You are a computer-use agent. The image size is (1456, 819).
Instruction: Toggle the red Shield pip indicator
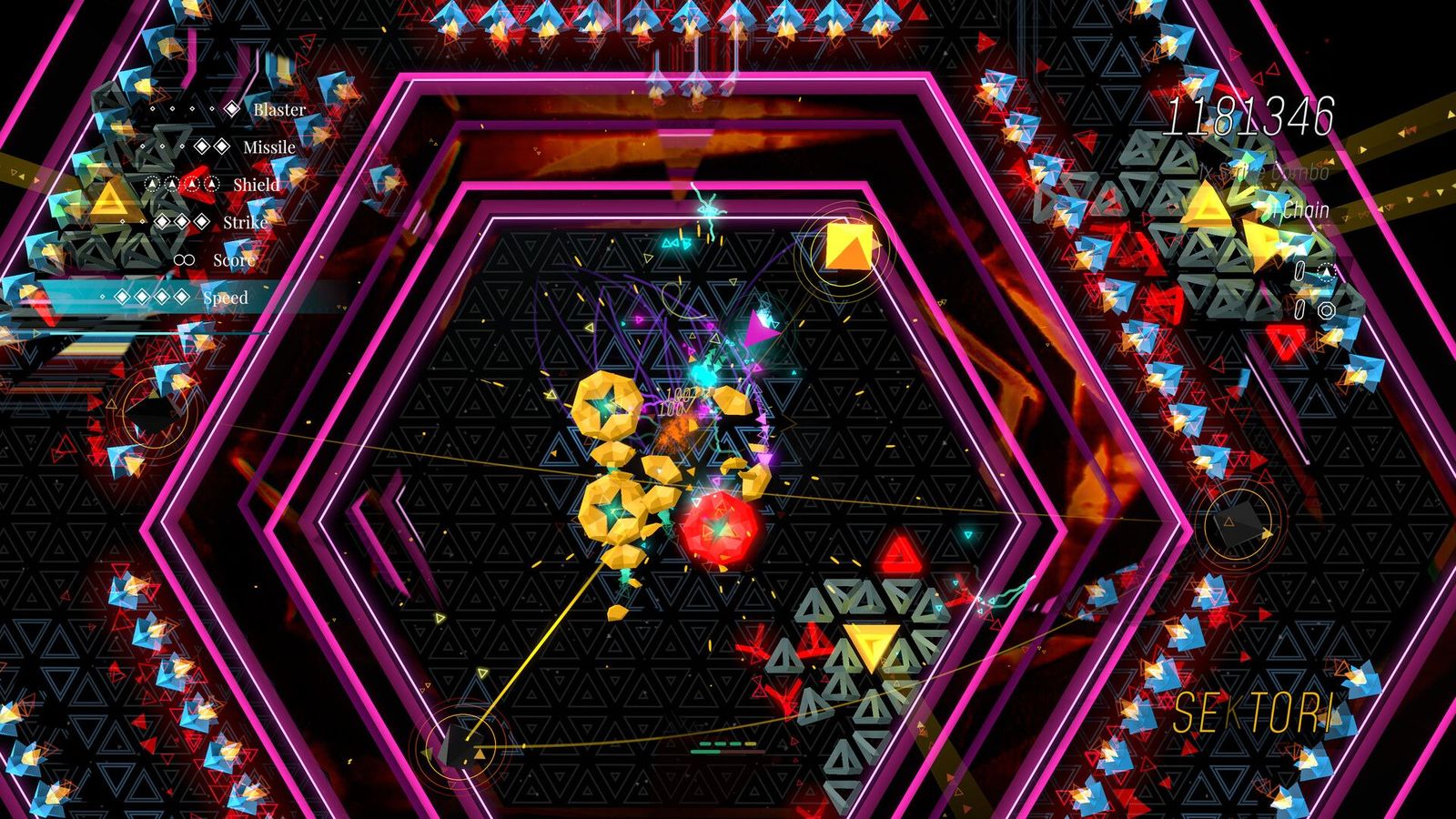point(191,185)
